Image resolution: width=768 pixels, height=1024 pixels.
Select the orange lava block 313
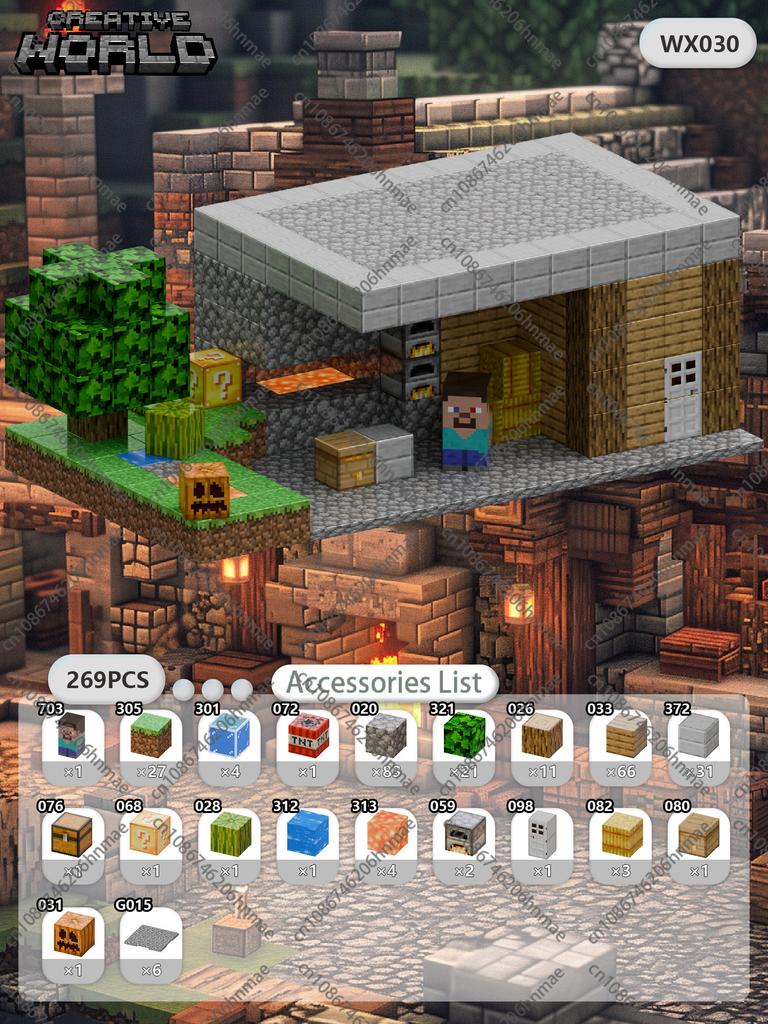[x=385, y=835]
